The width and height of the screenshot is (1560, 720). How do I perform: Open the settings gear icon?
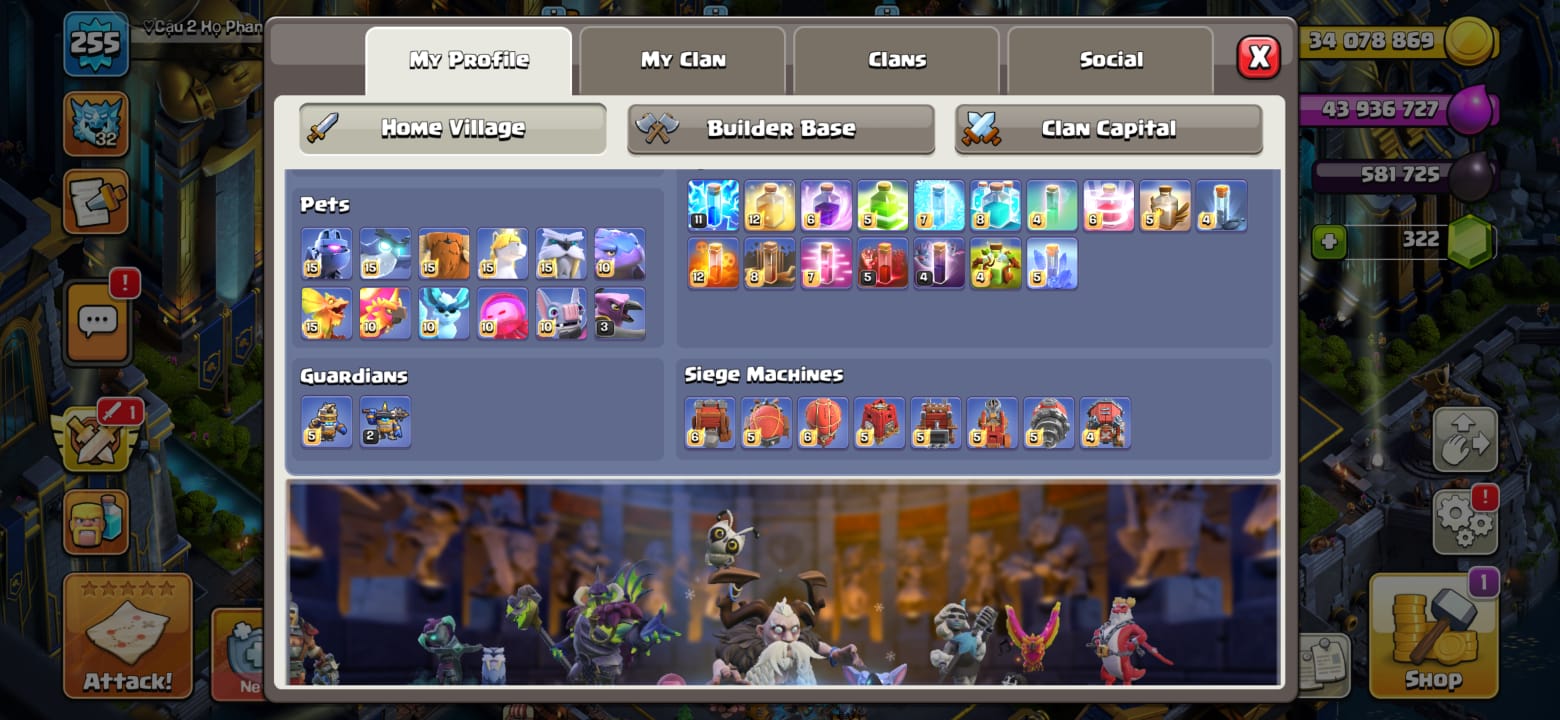1464,521
